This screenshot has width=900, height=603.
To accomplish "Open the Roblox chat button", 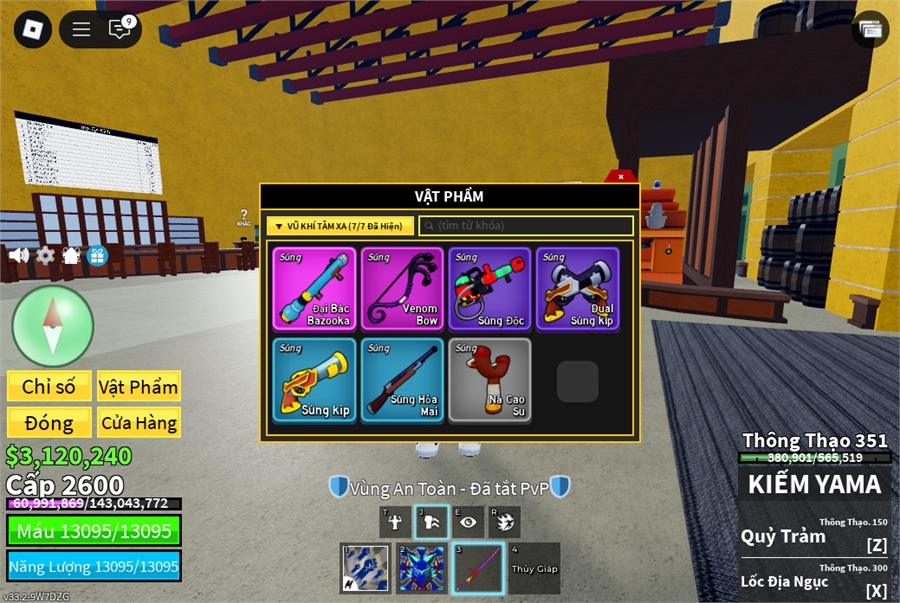I will tap(120, 29).
